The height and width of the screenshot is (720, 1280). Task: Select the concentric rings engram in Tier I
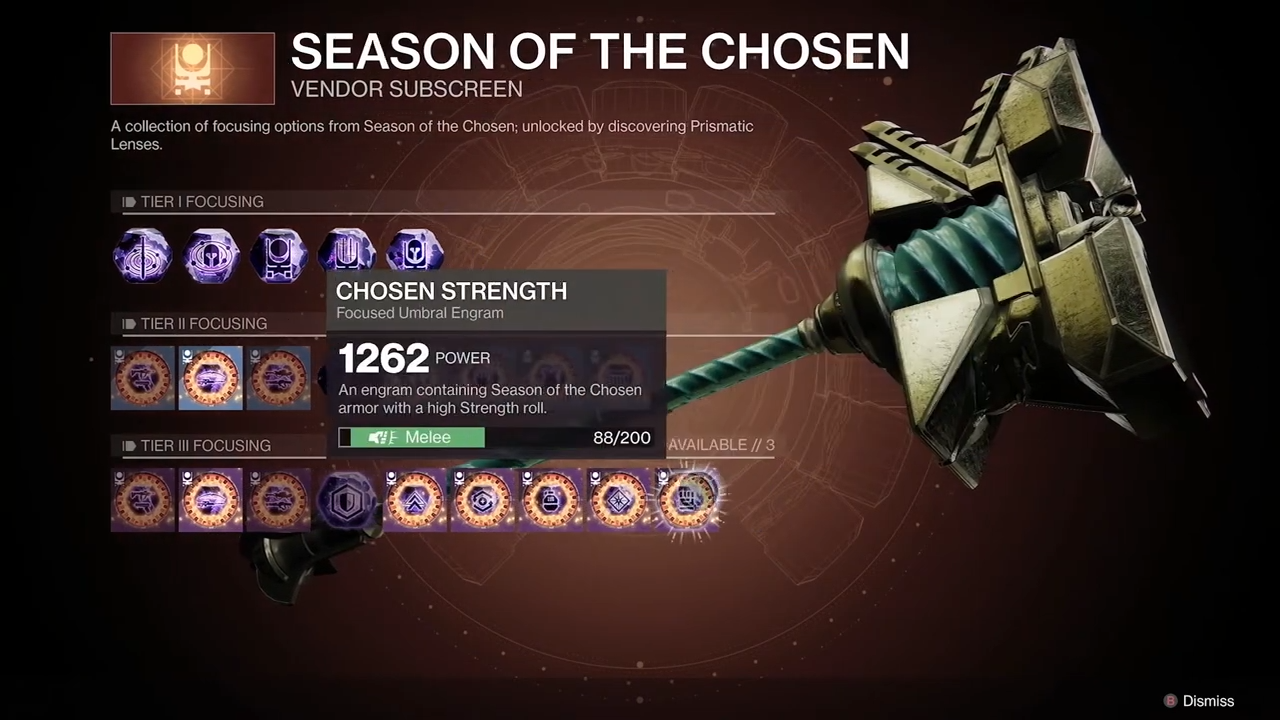(142, 255)
